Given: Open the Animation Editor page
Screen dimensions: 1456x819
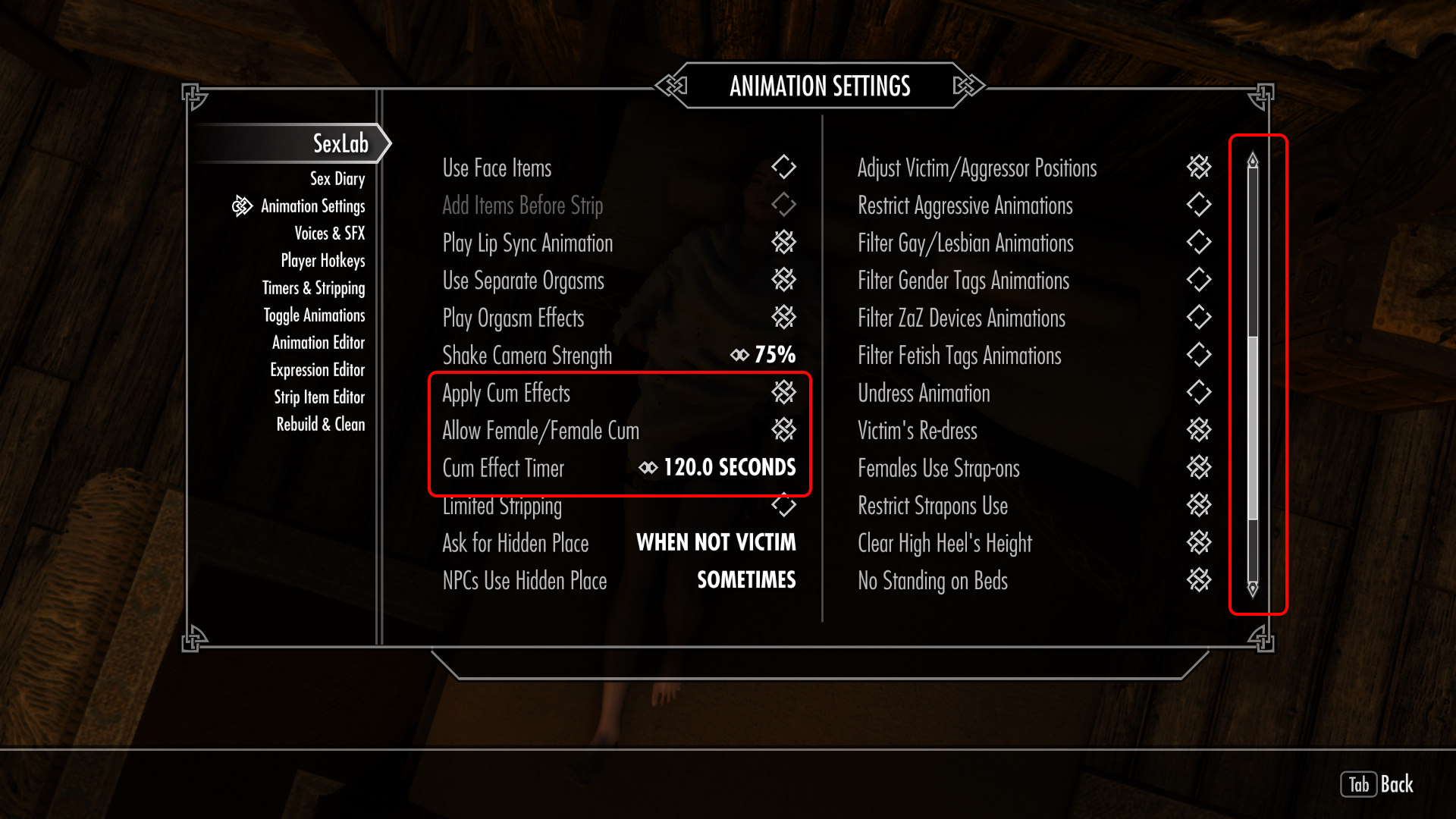Looking at the screenshot, I should click(x=319, y=343).
